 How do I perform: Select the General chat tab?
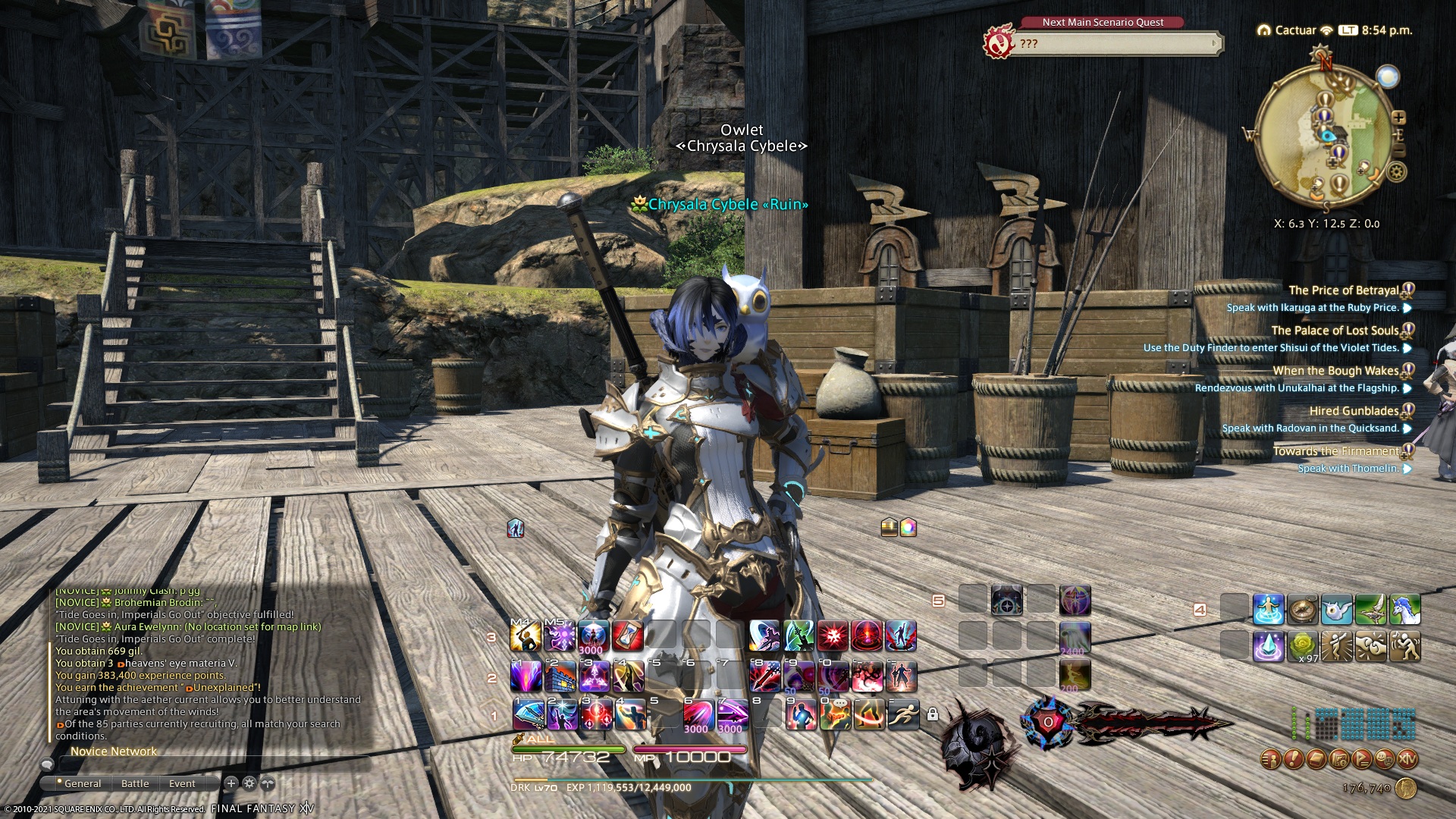[82, 783]
